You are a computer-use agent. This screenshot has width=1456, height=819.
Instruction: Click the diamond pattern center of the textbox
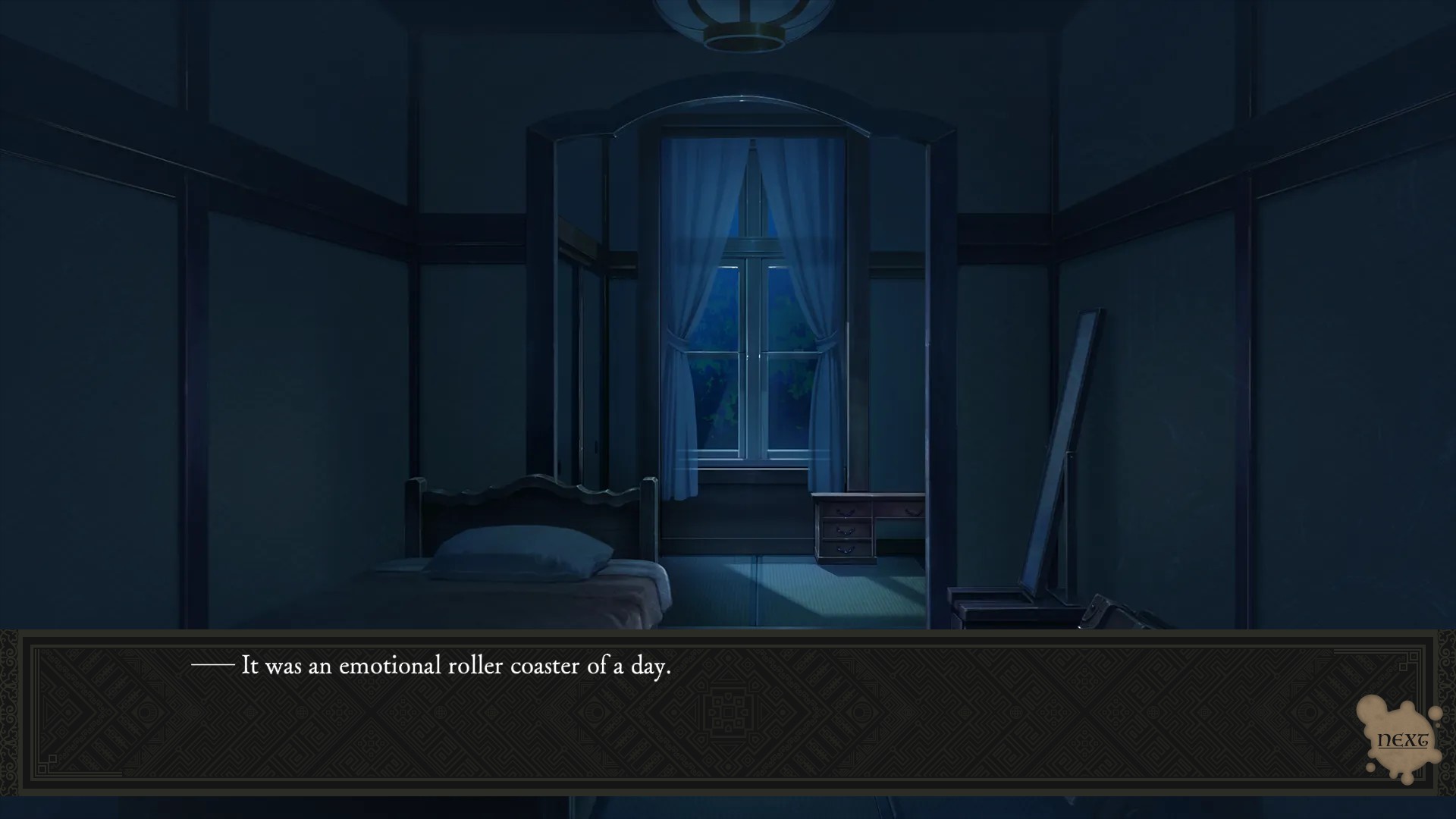click(728, 713)
